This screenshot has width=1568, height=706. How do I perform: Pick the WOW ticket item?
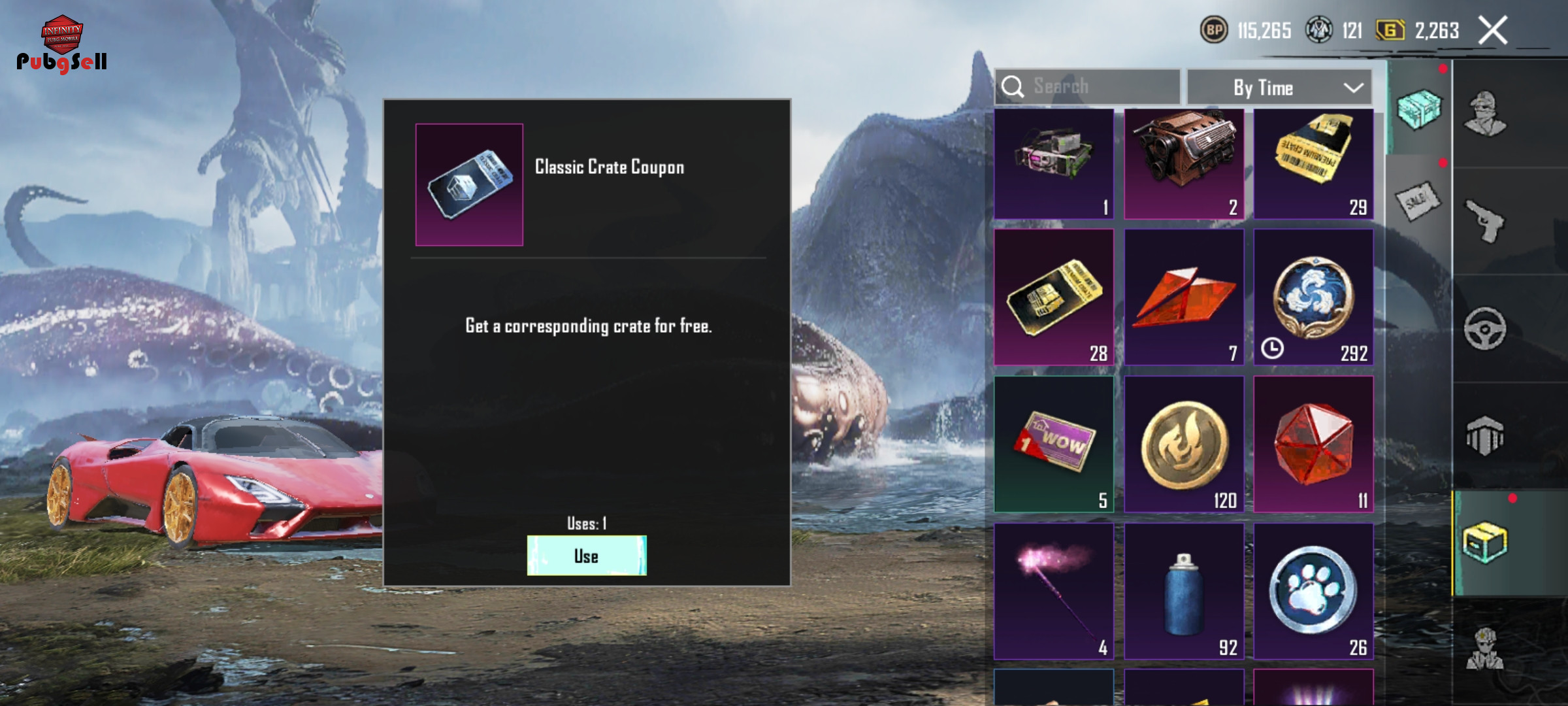(1054, 445)
